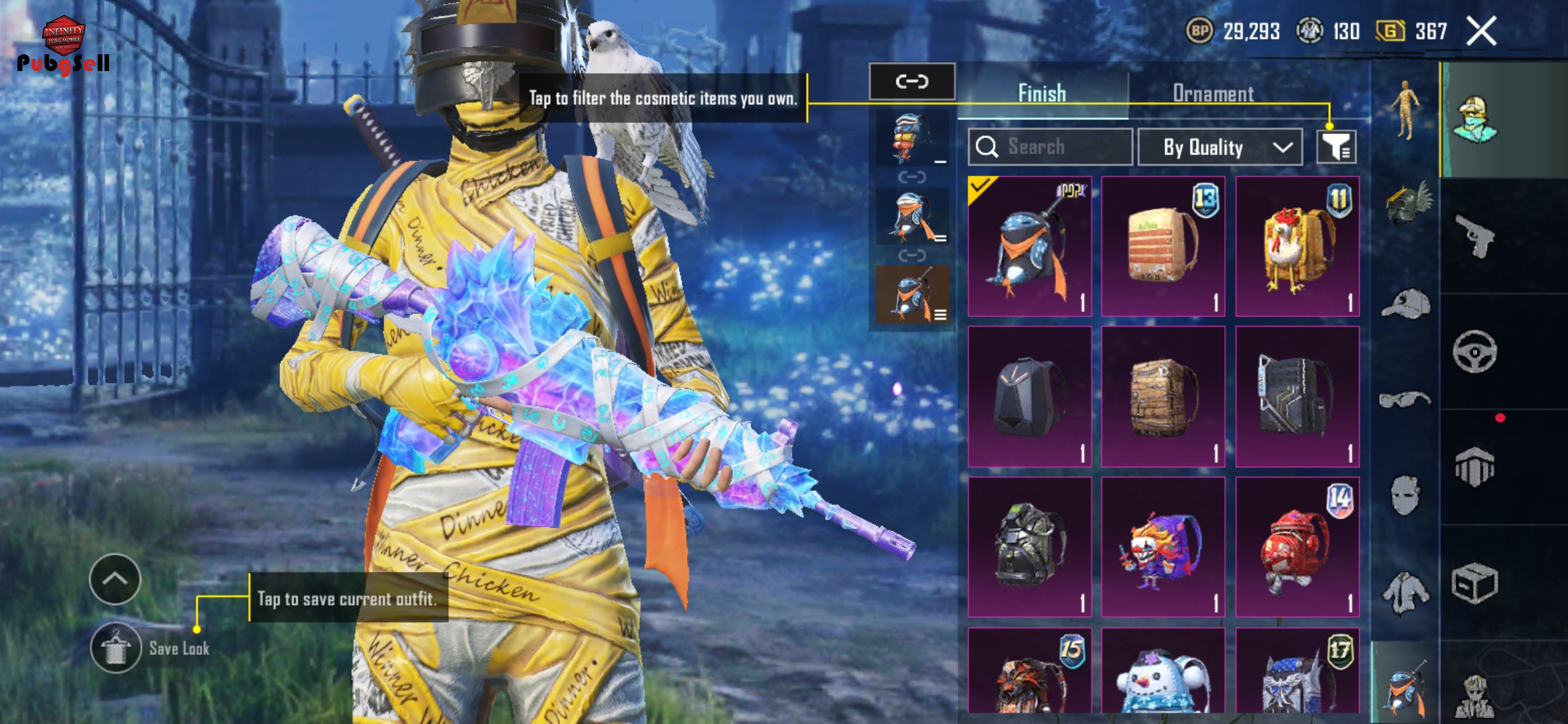The image size is (1568, 724).
Task: Select the chicken backpack skin
Action: (x=1297, y=247)
